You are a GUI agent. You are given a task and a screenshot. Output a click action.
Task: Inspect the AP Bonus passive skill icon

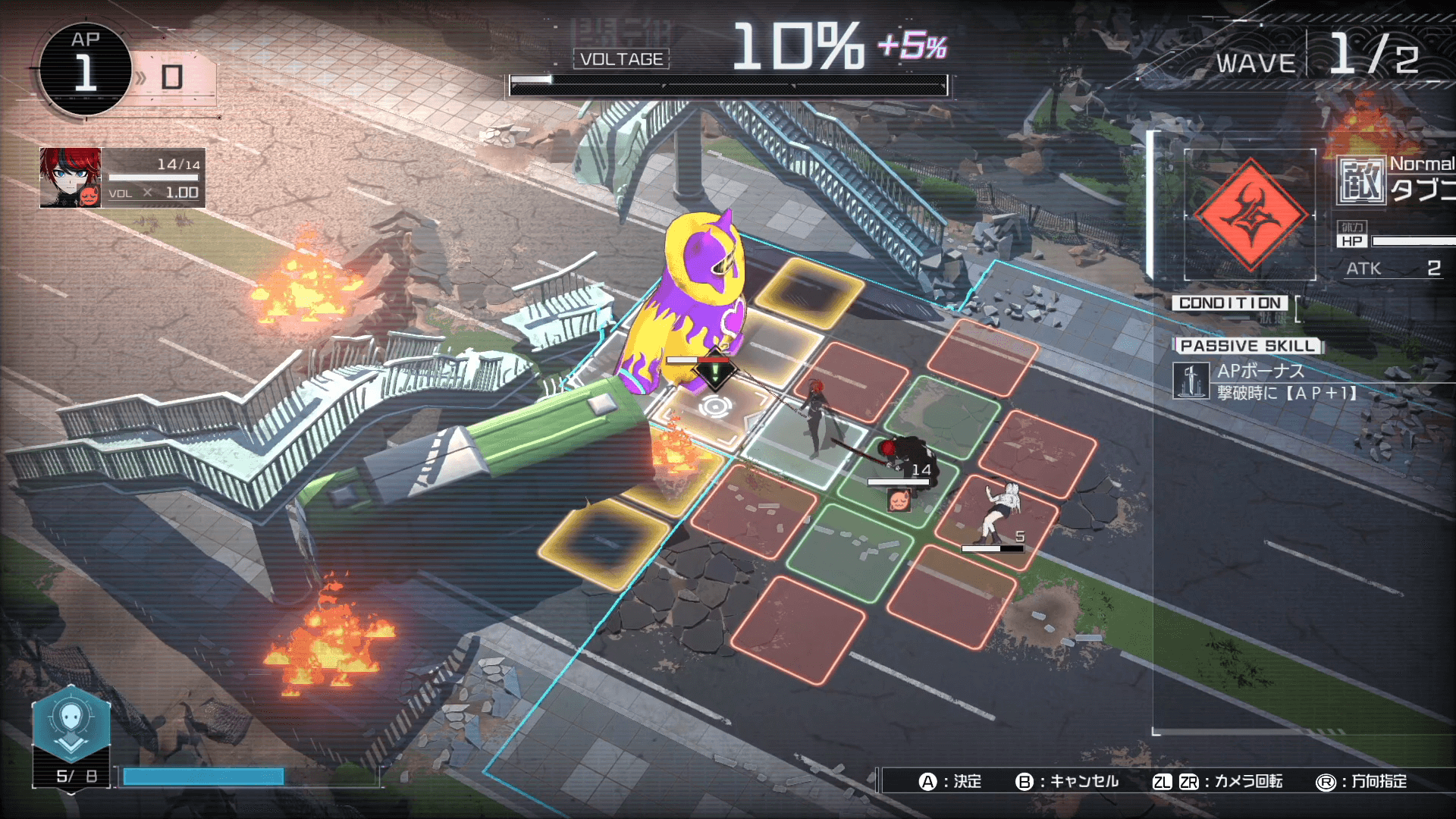[1191, 381]
